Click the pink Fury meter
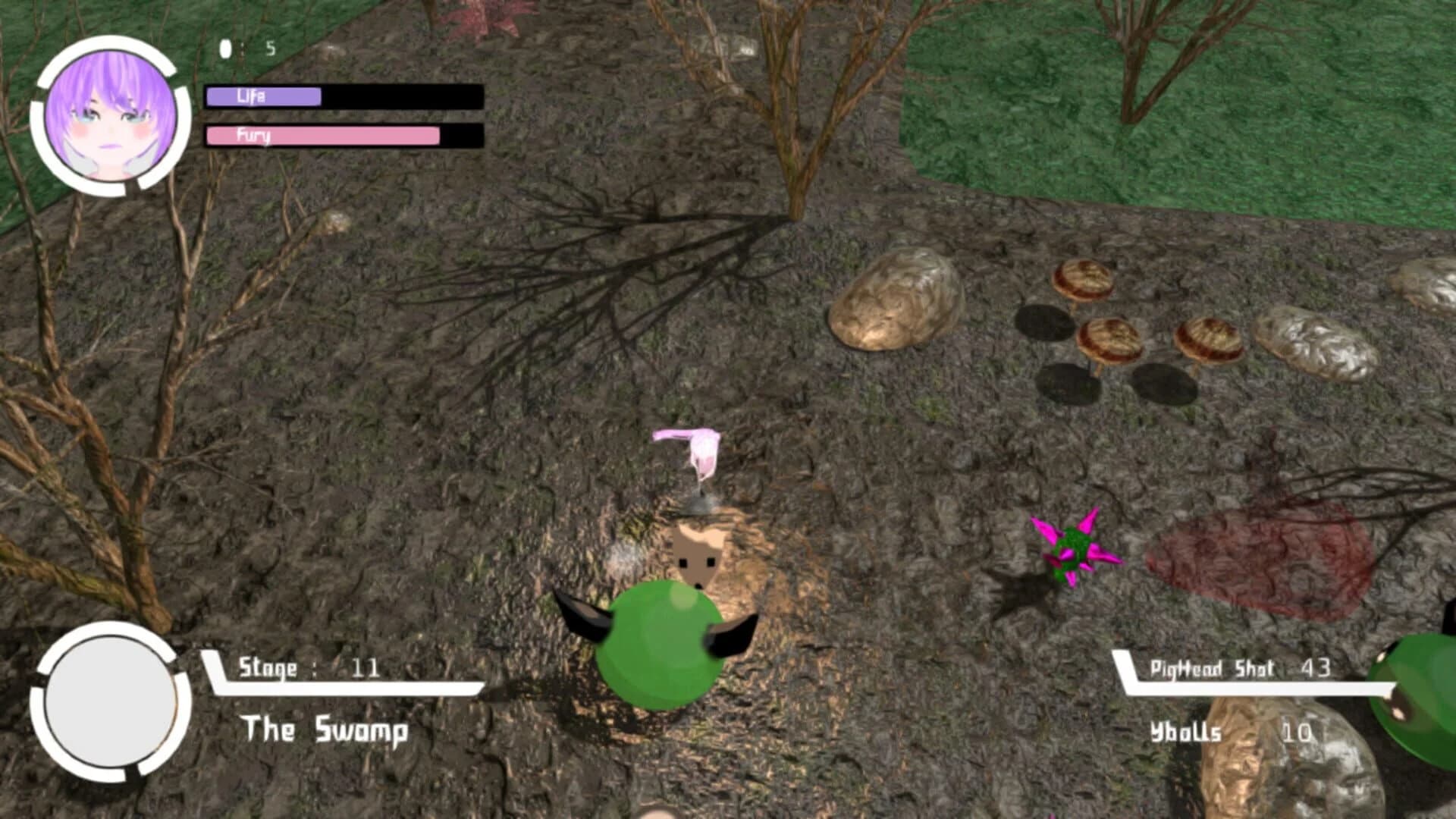Screen dimensions: 1456x819 click(x=322, y=137)
